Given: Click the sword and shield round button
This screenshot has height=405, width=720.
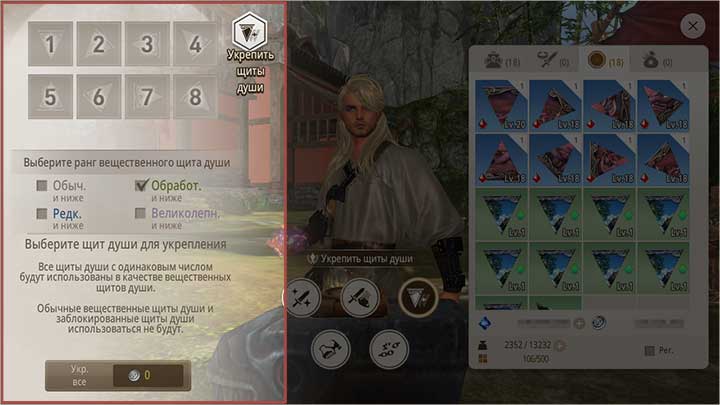Looking at the screenshot, I should [x=358, y=296].
